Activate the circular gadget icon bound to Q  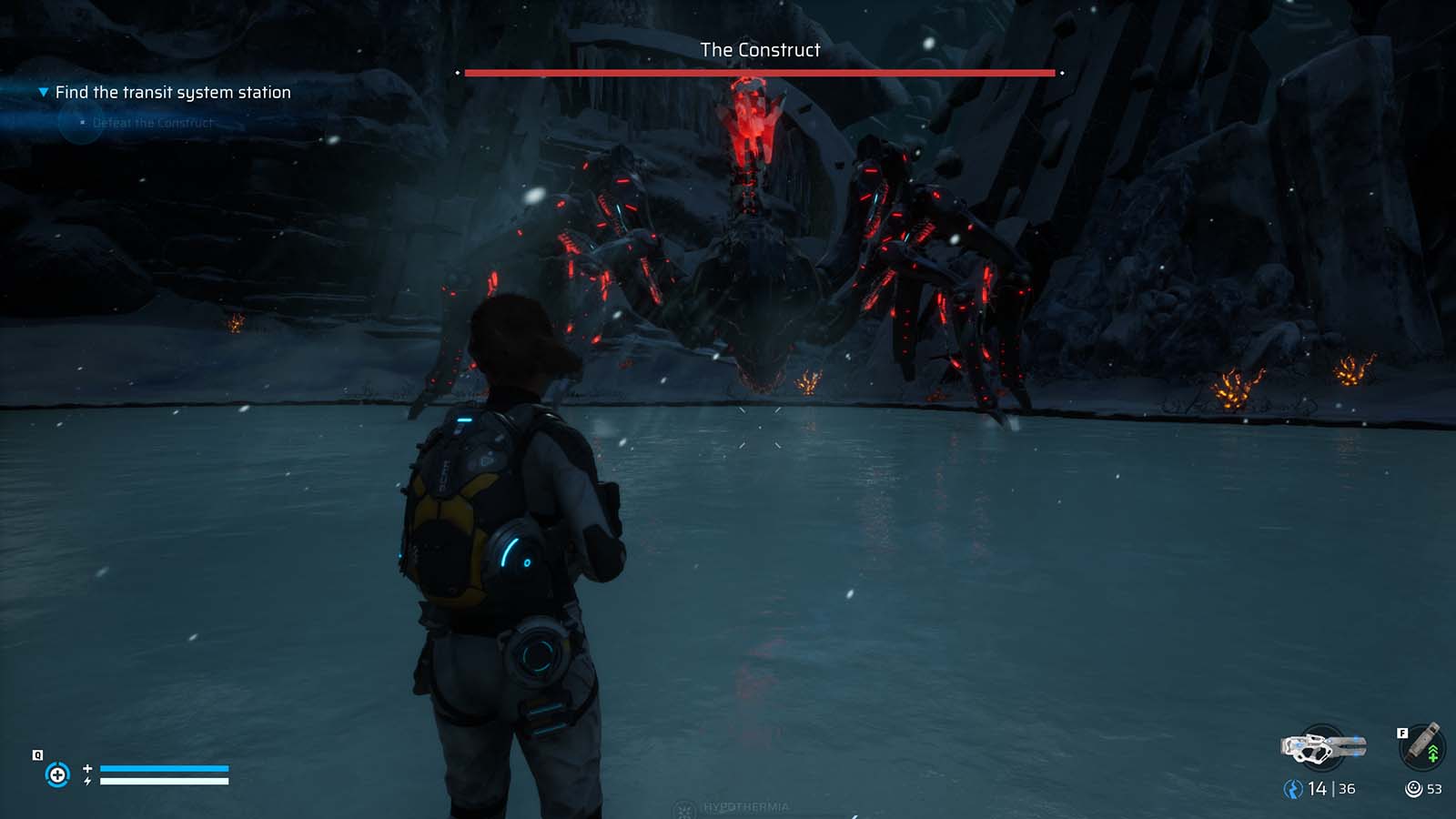58,773
